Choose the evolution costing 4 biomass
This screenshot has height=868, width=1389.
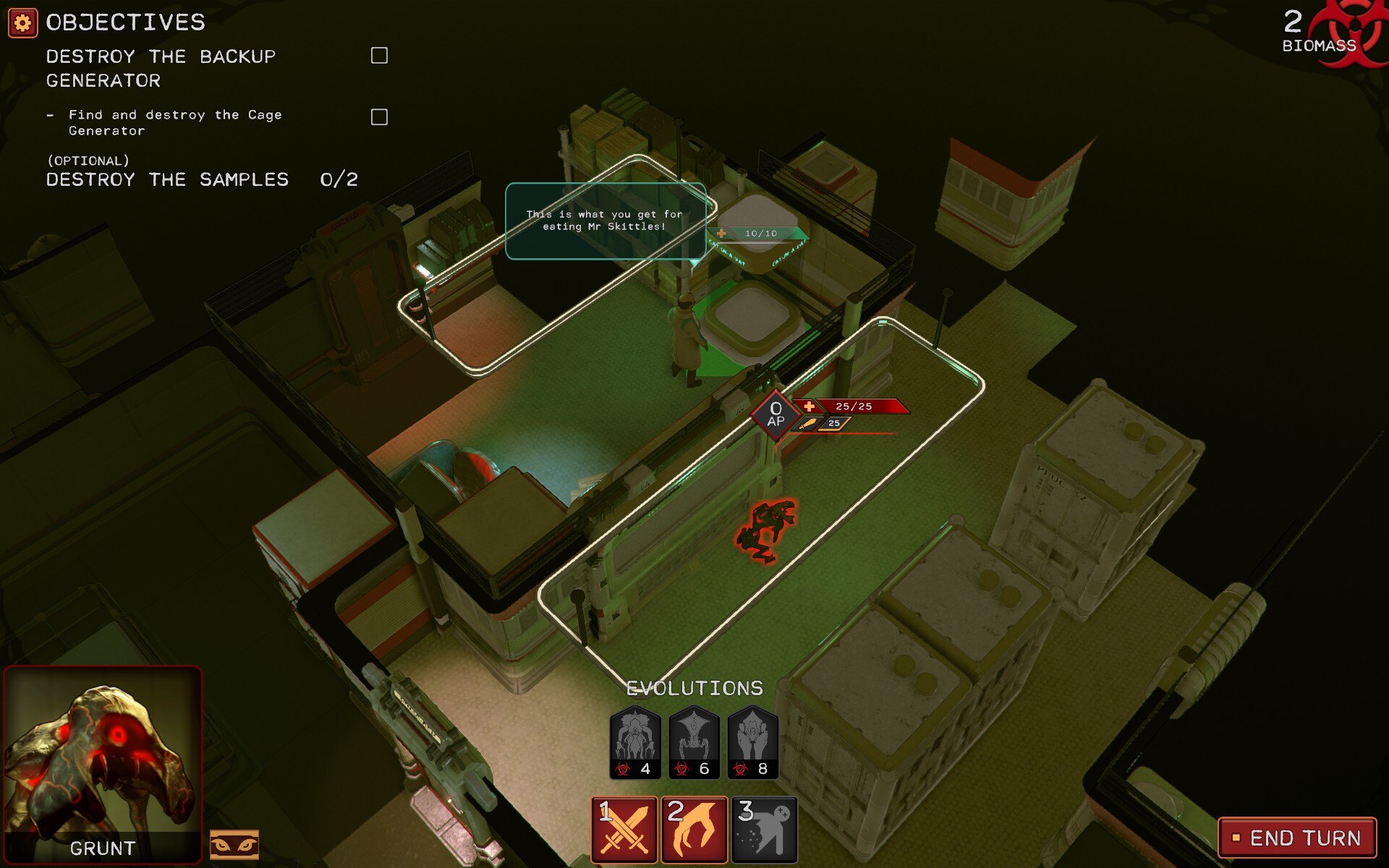[x=635, y=743]
